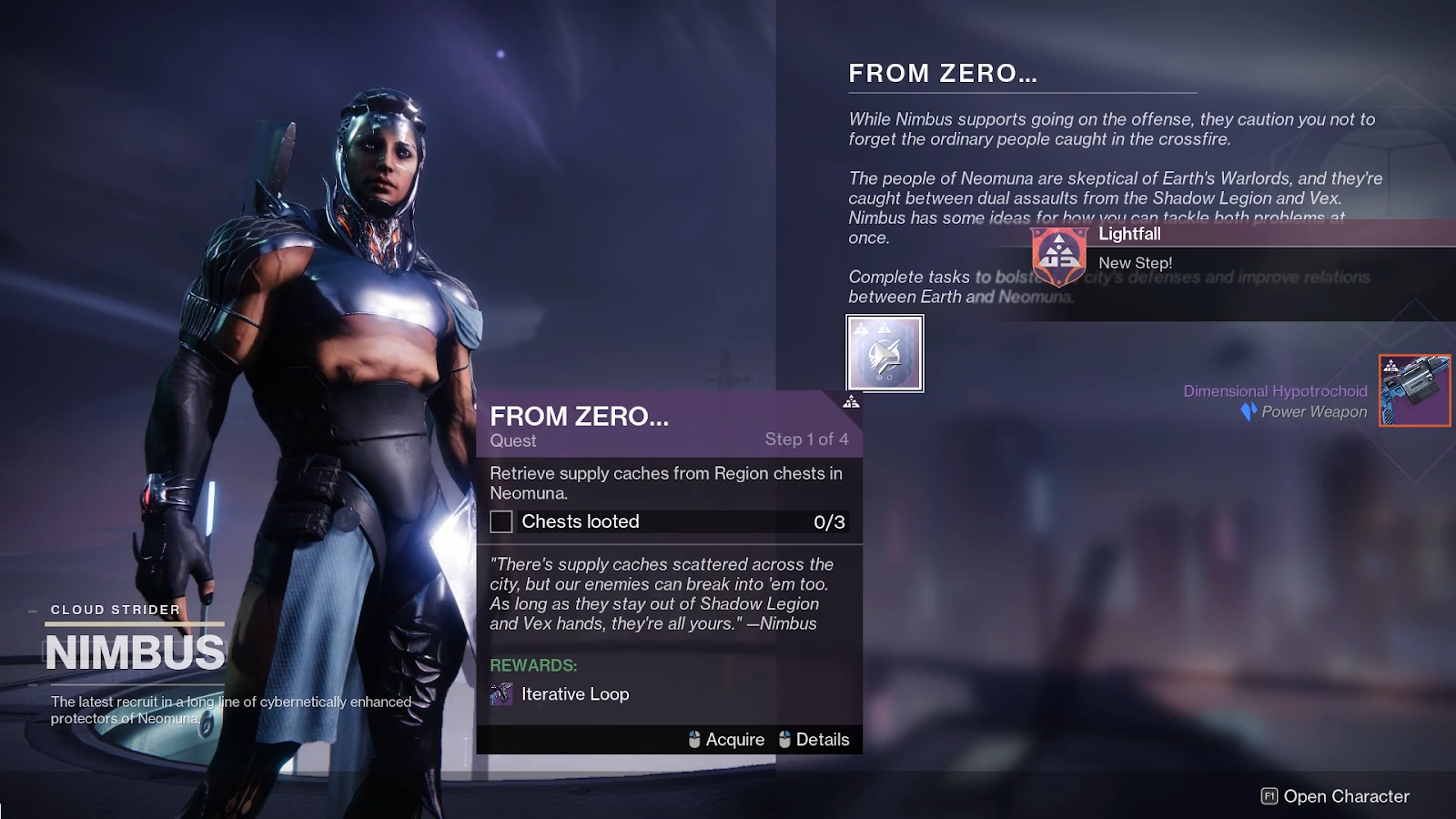Select the From Zero quest icon
1456x819 pixels.
click(x=885, y=354)
